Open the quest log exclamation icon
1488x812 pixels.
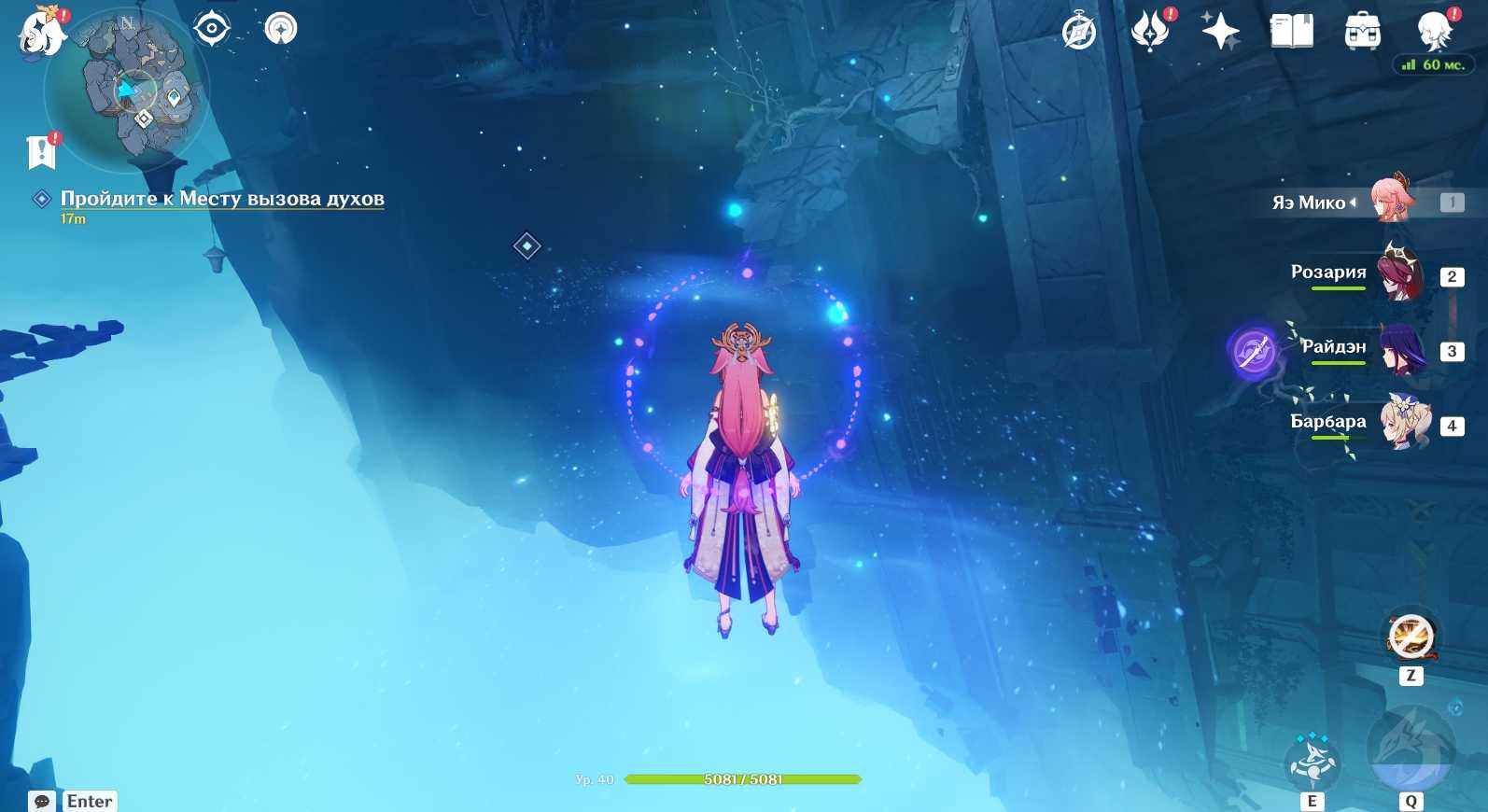[x=42, y=151]
